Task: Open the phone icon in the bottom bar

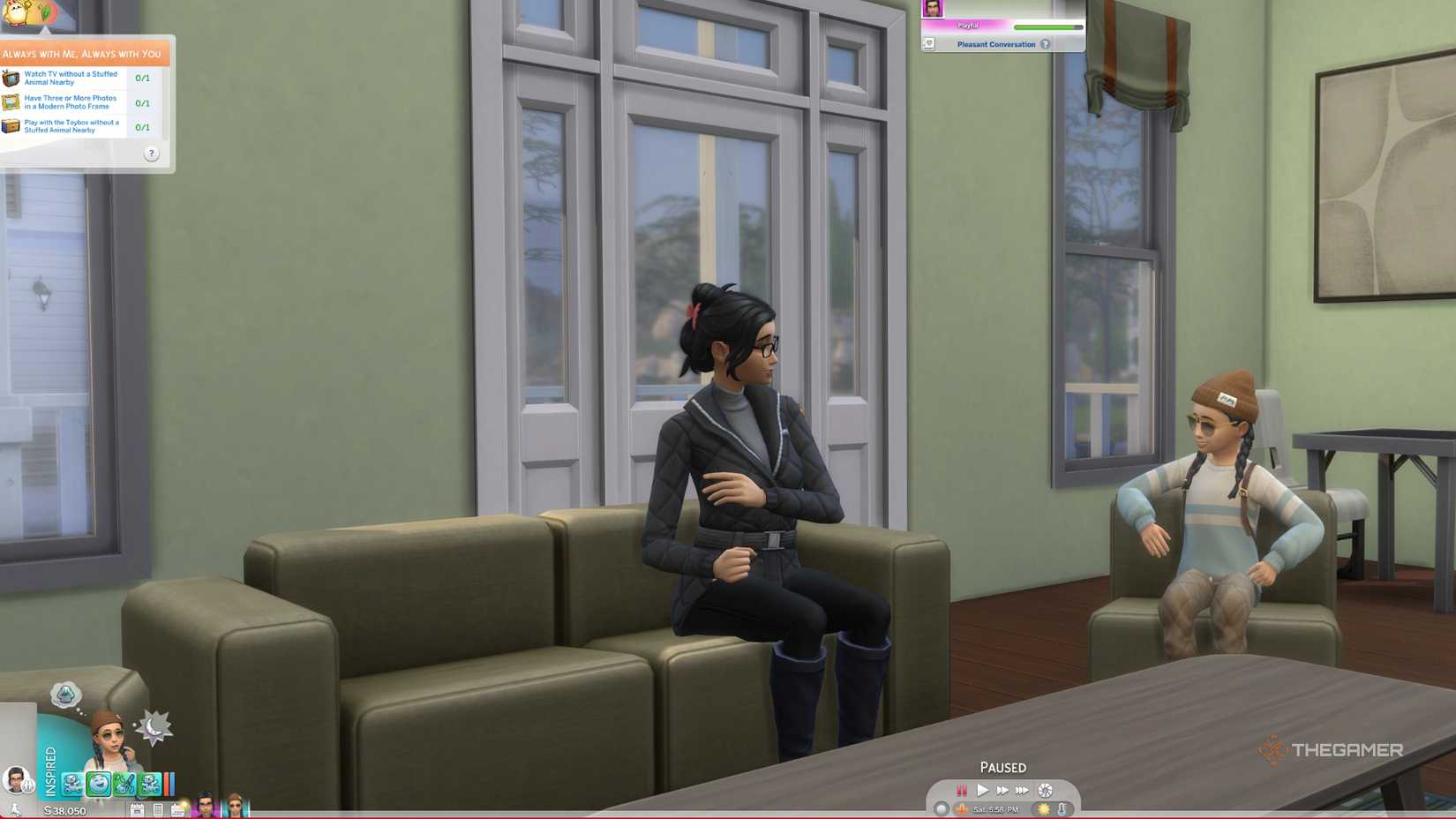Action: [158, 808]
